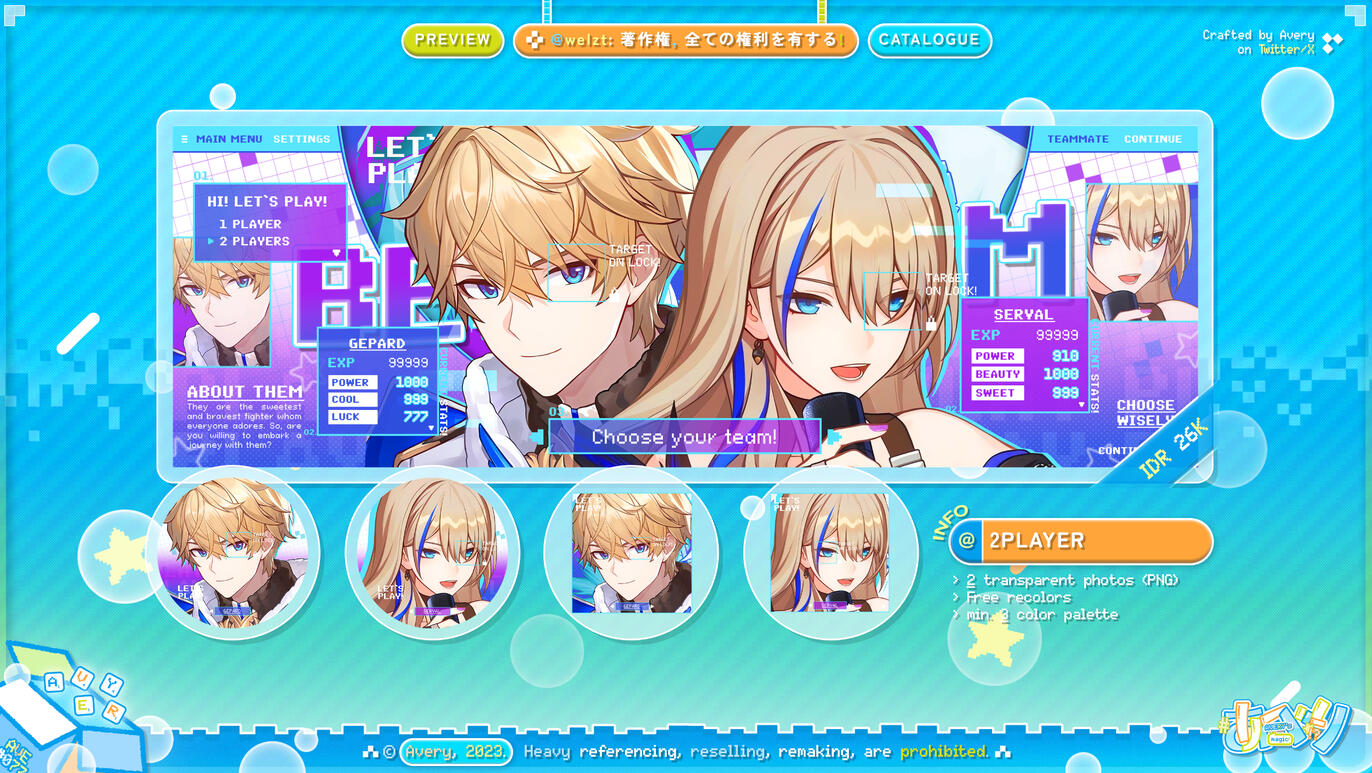The width and height of the screenshot is (1372, 773).
Task: Select the TEAMMATE menu entry
Action: click(1077, 139)
